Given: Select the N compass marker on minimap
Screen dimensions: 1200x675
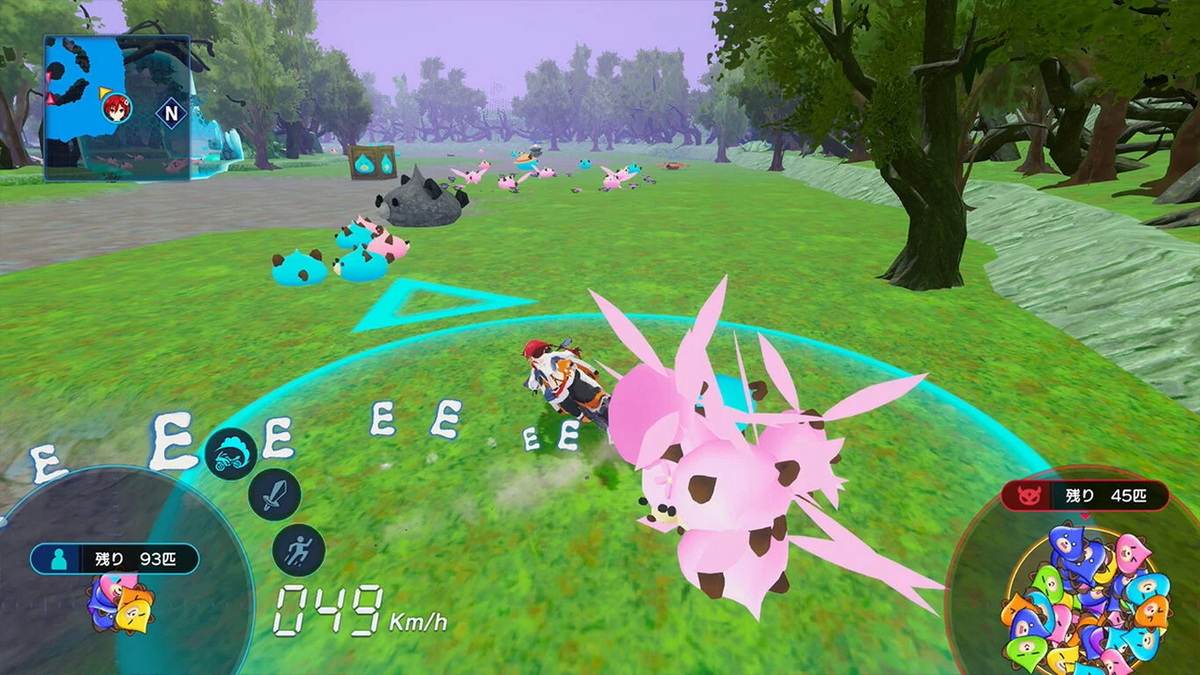Looking at the screenshot, I should pyautogui.click(x=171, y=112).
